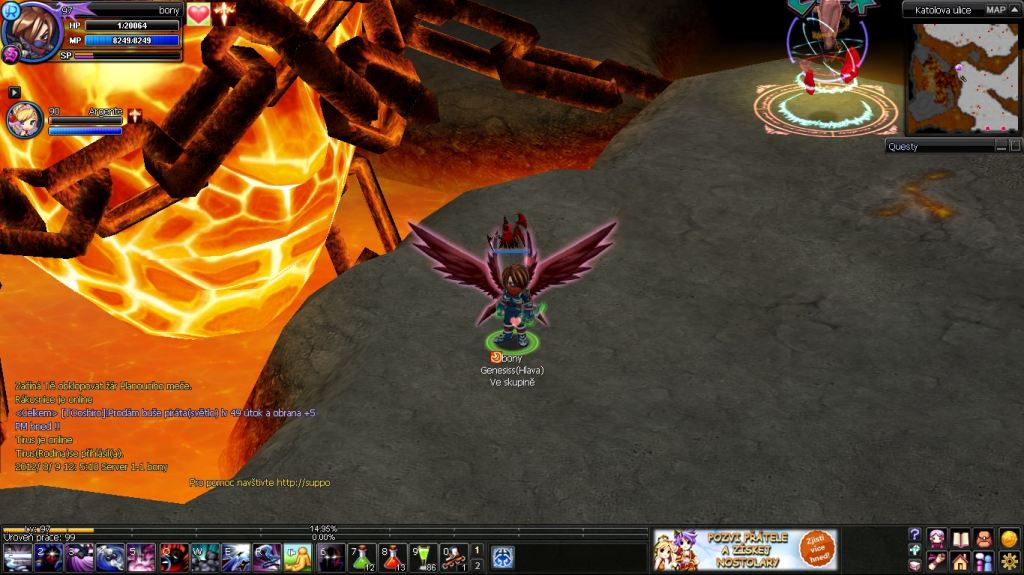Open the gold coin shop icon
Viewport: 1024px width, 575px height.
[1009, 538]
